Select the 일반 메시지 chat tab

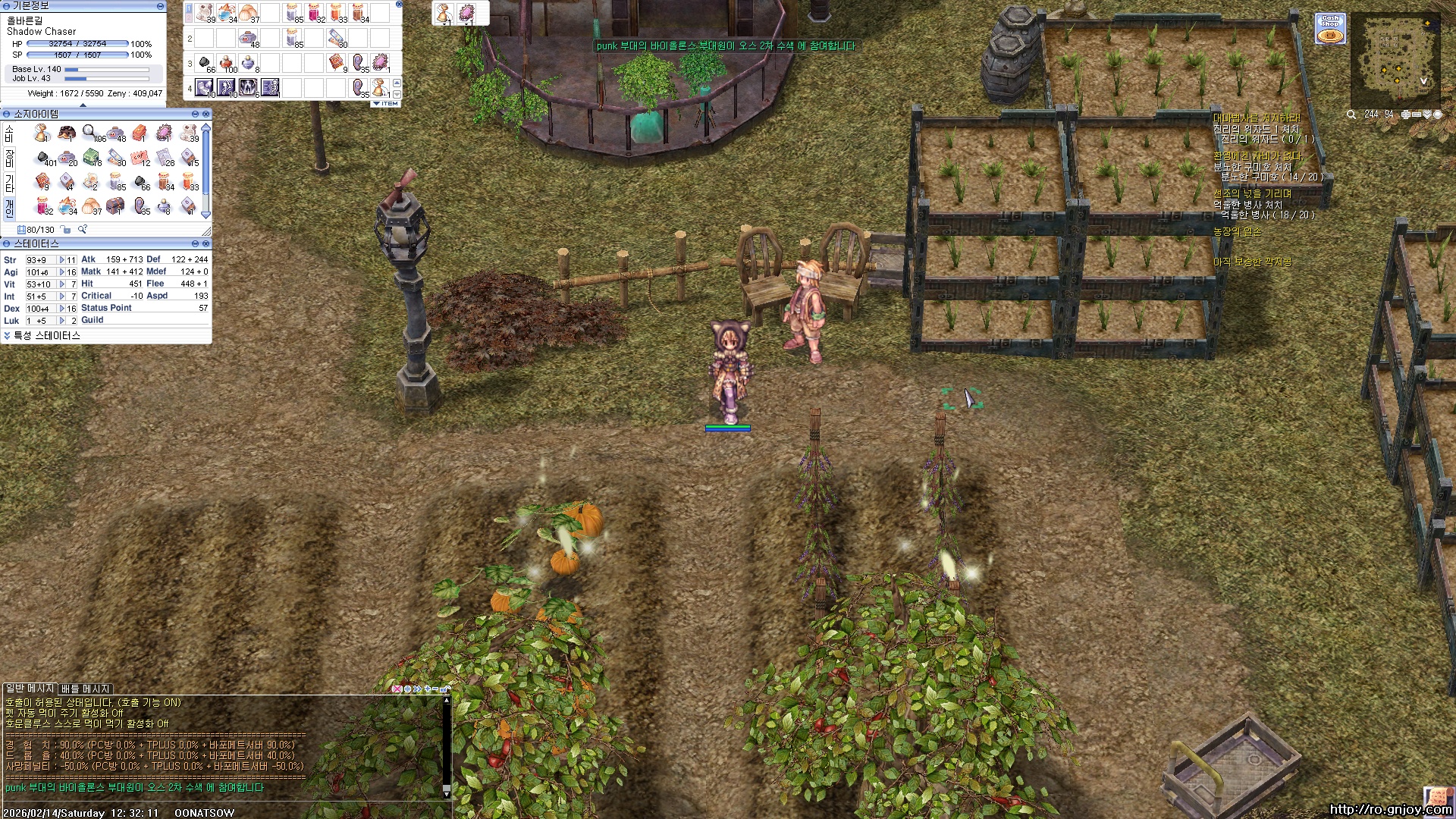coord(30,689)
